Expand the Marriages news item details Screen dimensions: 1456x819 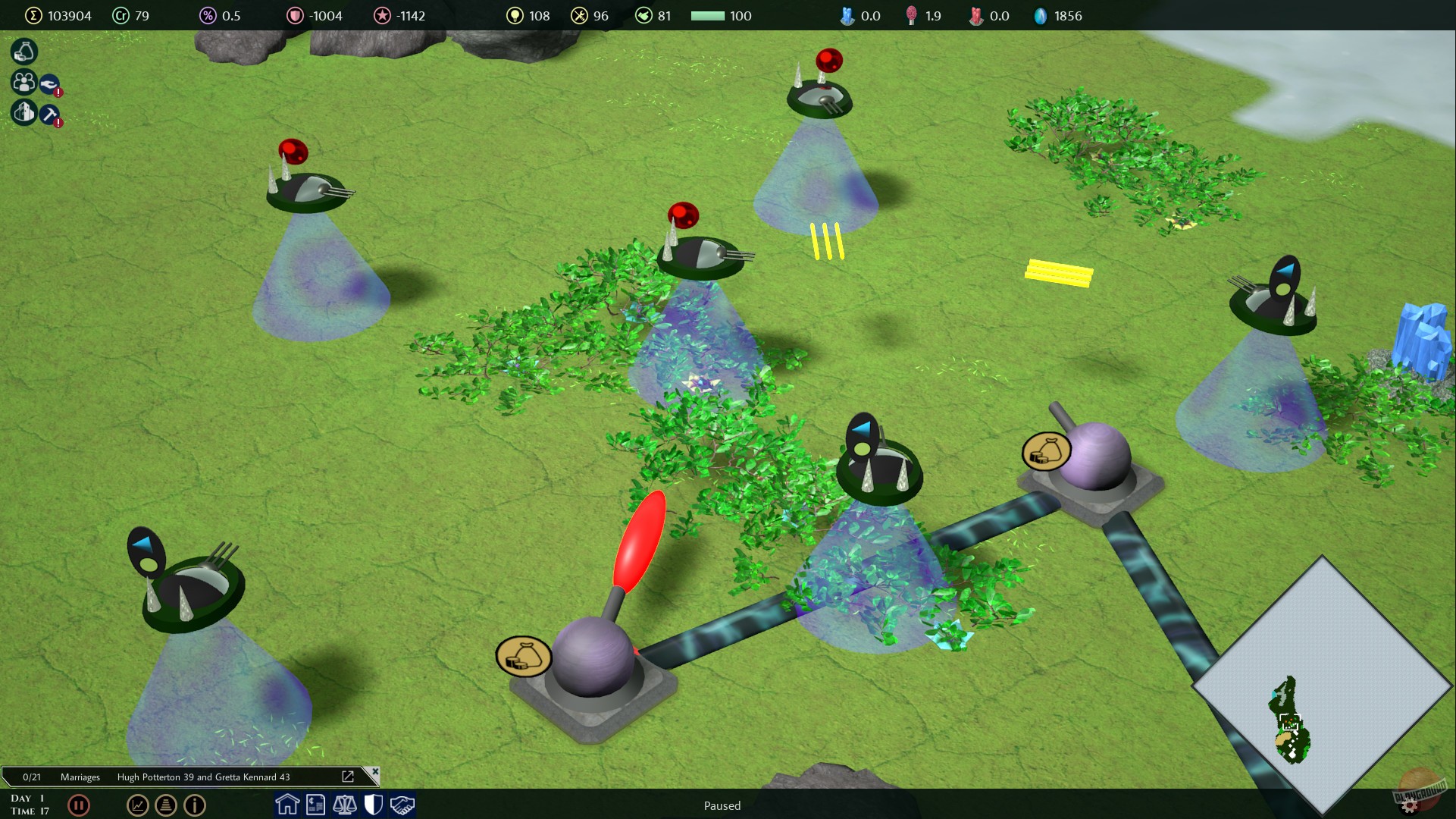[348, 777]
